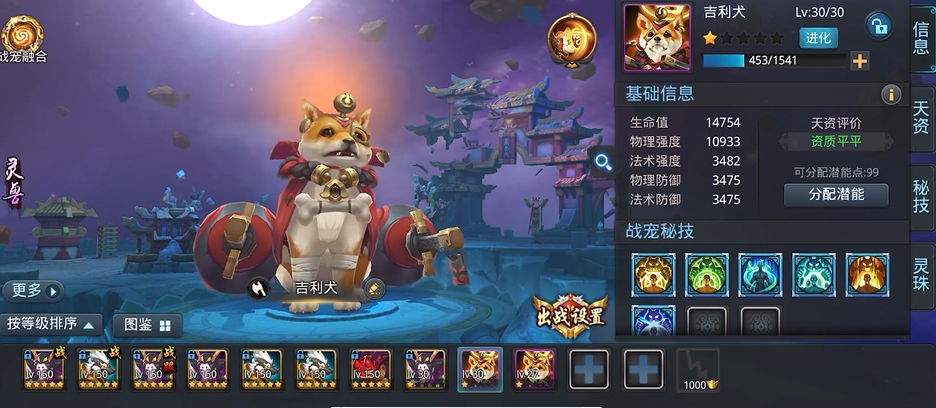Unlock the locked pet slot costing 1000
Viewport: 936px width, 408px height.
(x=697, y=369)
